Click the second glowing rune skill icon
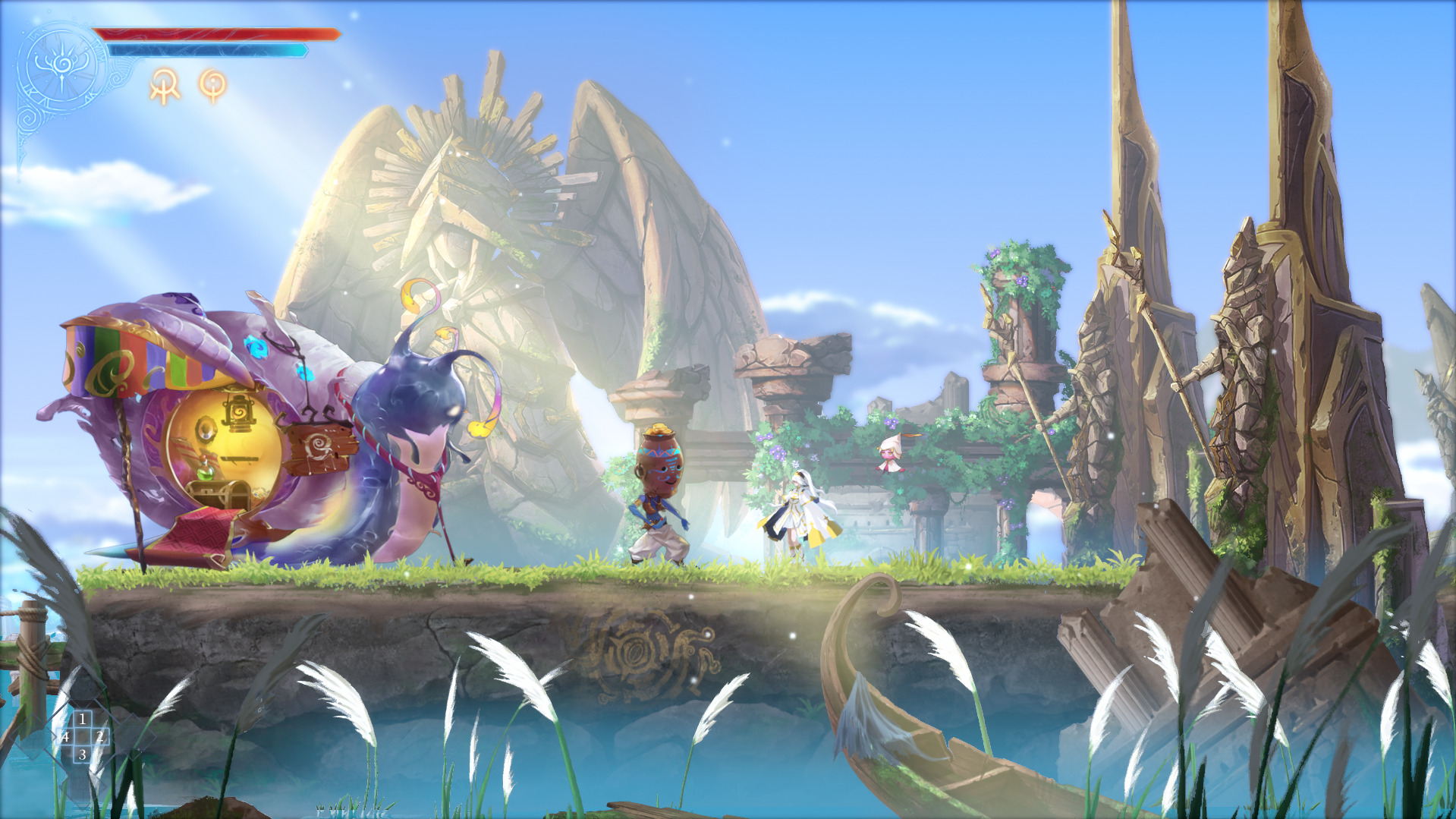The image size is (1456, 819). click(x=213, y=85)
